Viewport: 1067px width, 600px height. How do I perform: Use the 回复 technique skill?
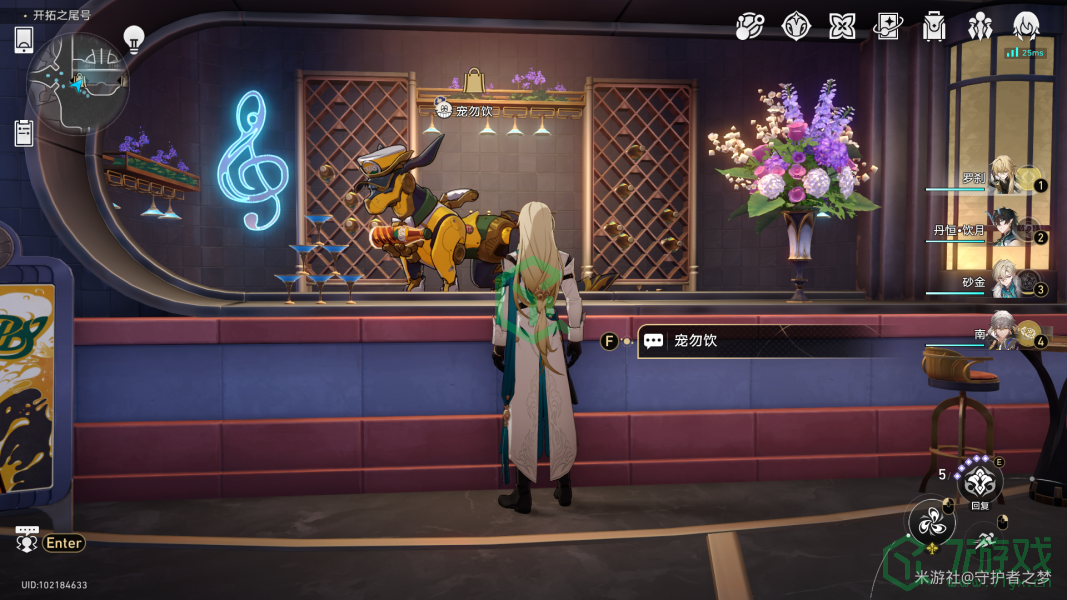(979, 482)
